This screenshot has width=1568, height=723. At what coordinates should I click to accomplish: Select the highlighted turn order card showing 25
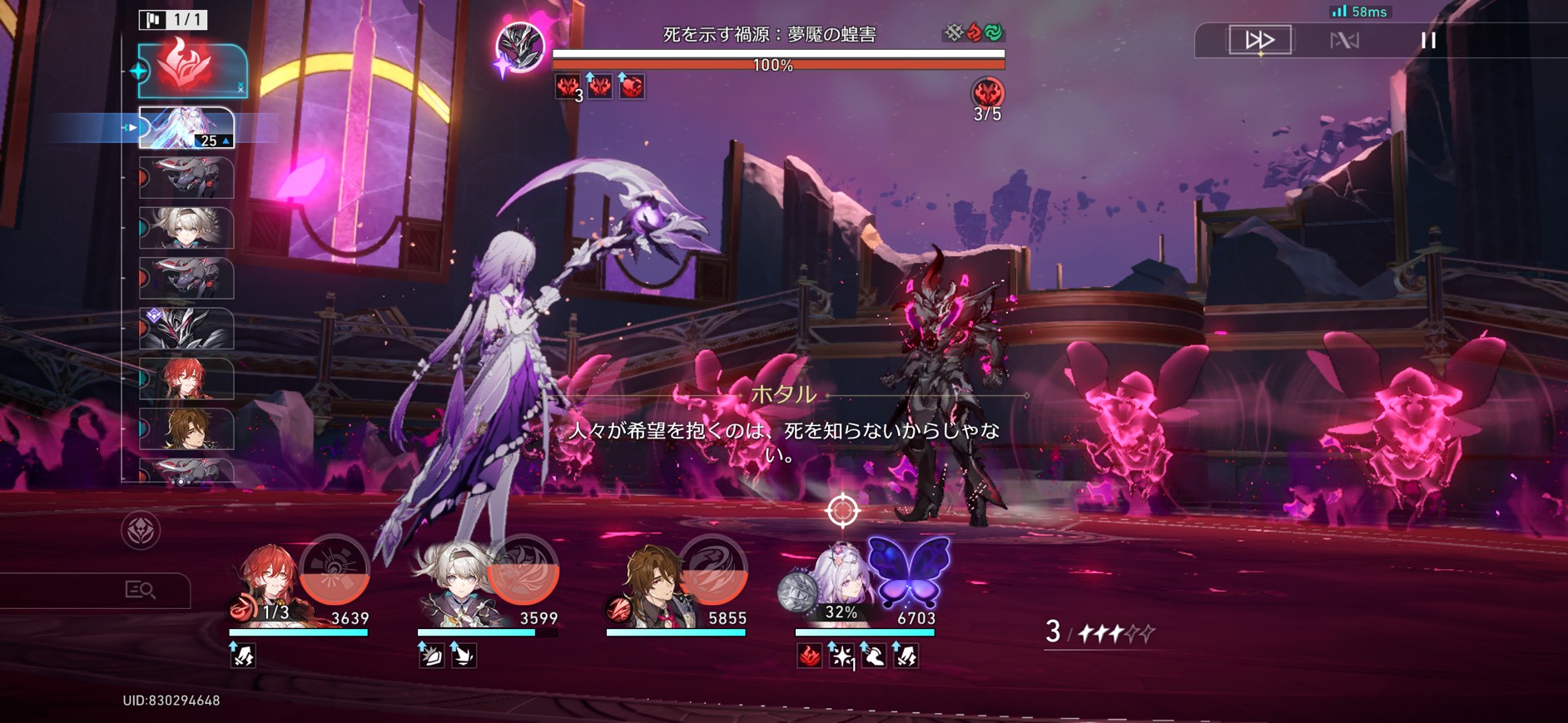pos(186,128)
